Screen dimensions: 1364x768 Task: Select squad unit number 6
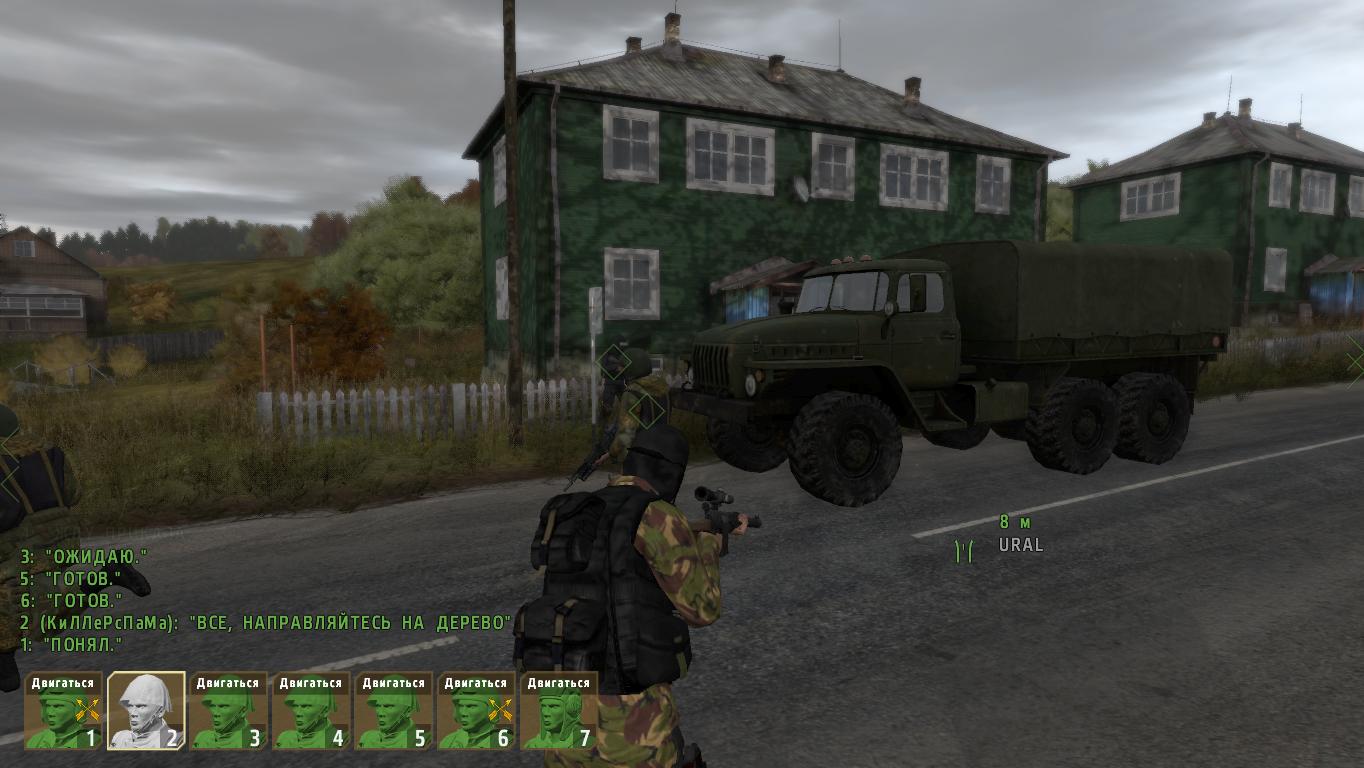point(476,711)
